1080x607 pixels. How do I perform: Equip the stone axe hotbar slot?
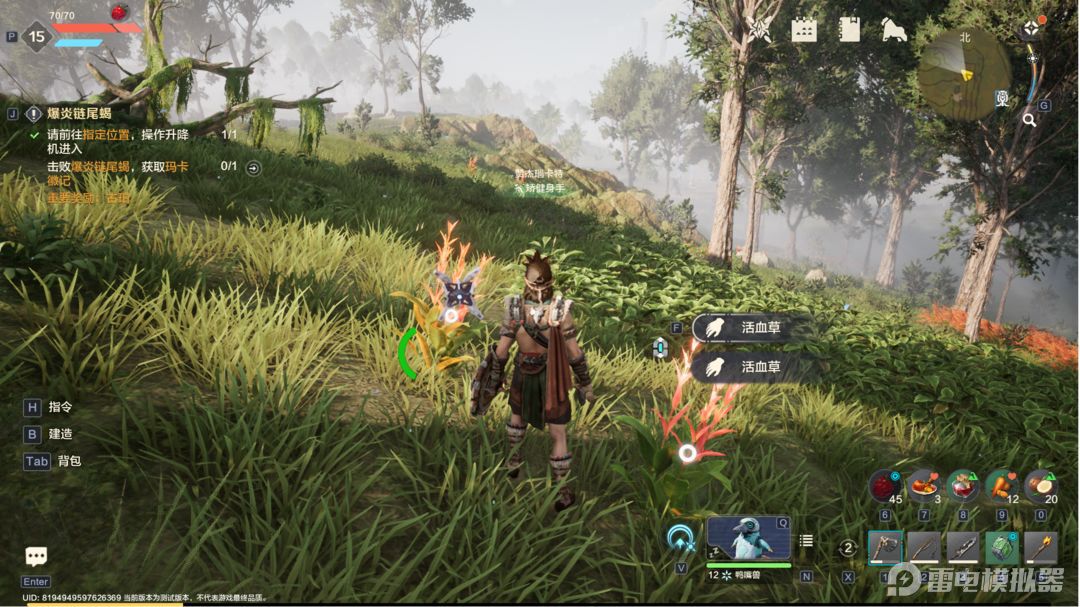[885, 547]
